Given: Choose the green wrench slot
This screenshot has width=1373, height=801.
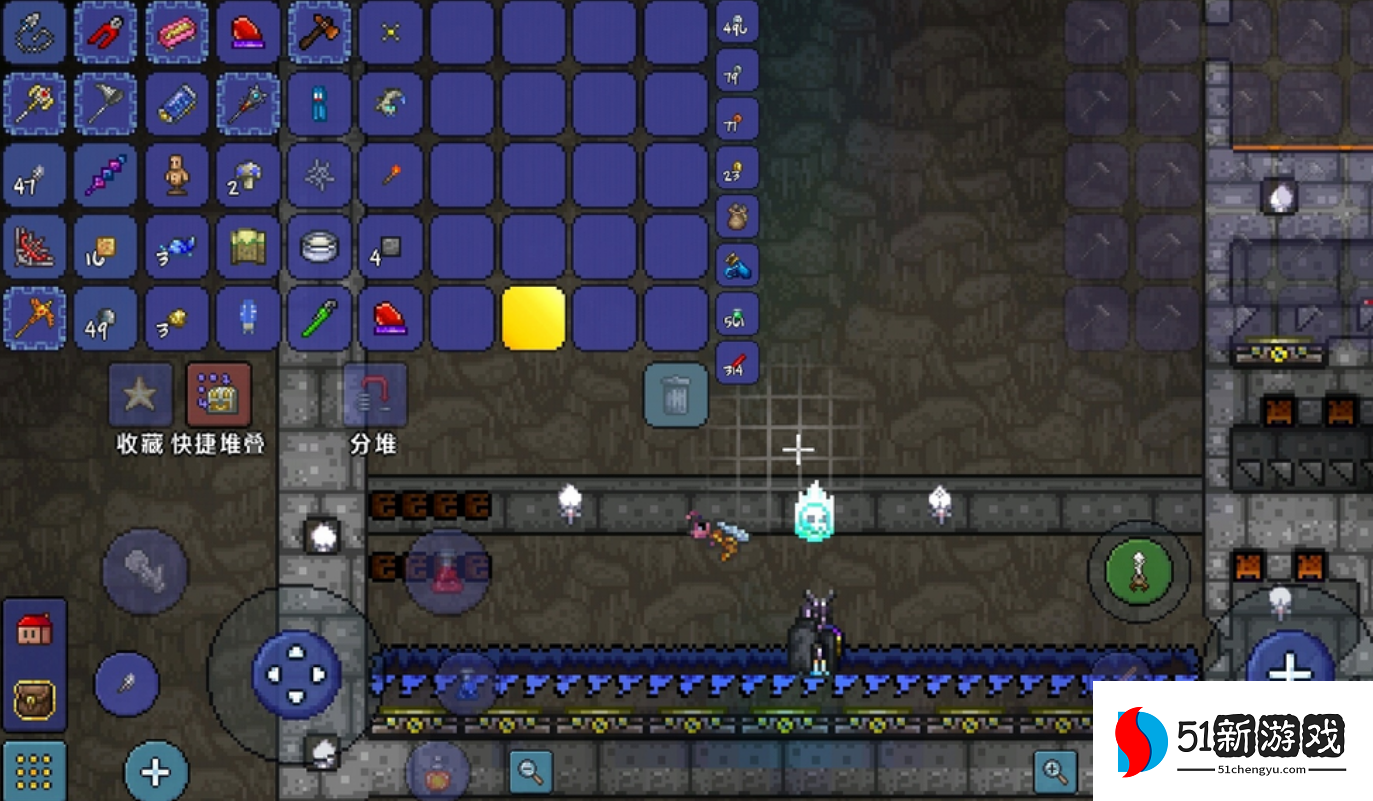Looking at the screenshot, I should click(x=319, y=318).
